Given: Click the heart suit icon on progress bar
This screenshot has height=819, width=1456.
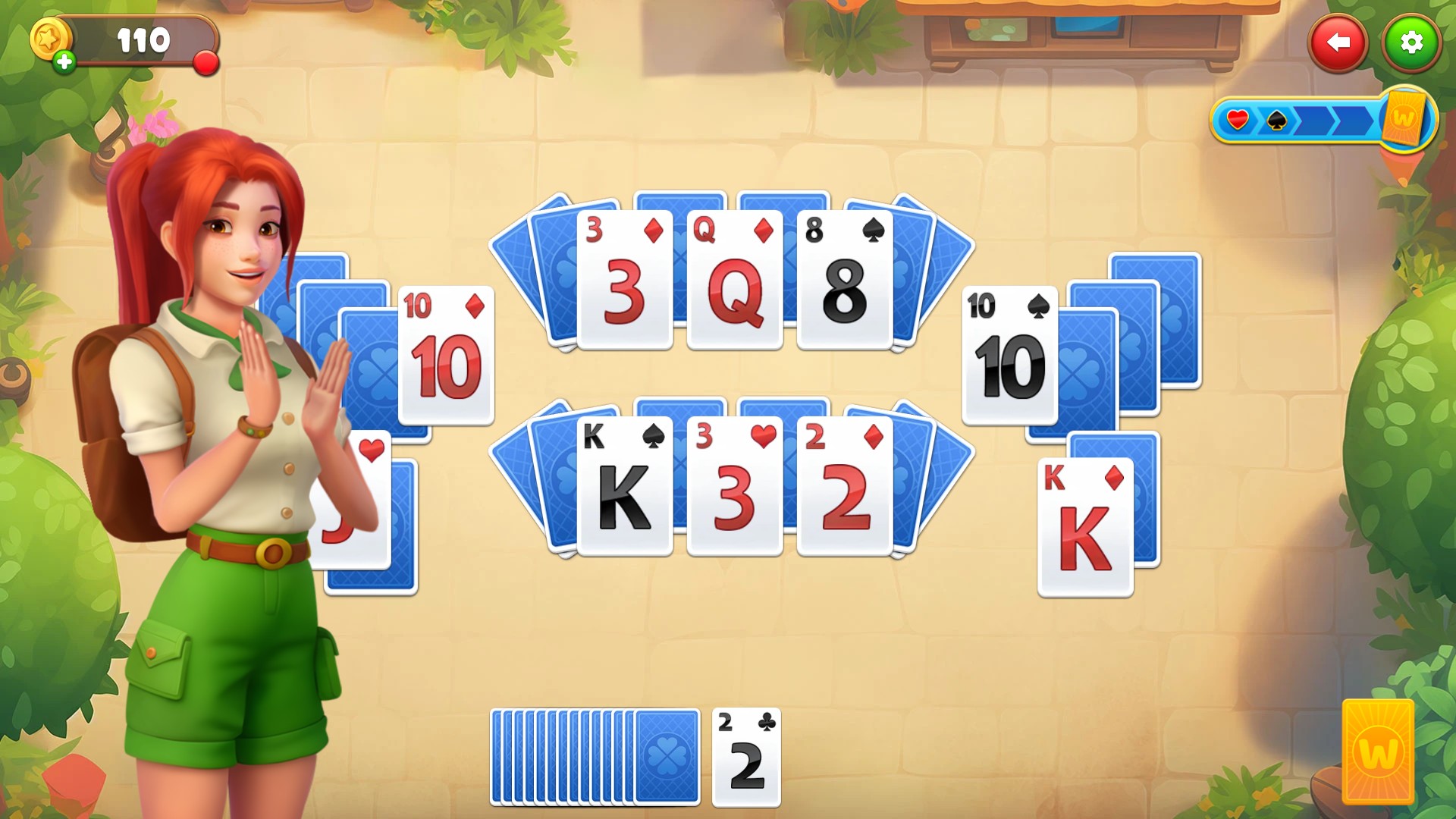Looking at the screenshot, I should (x=1238, y=119).
